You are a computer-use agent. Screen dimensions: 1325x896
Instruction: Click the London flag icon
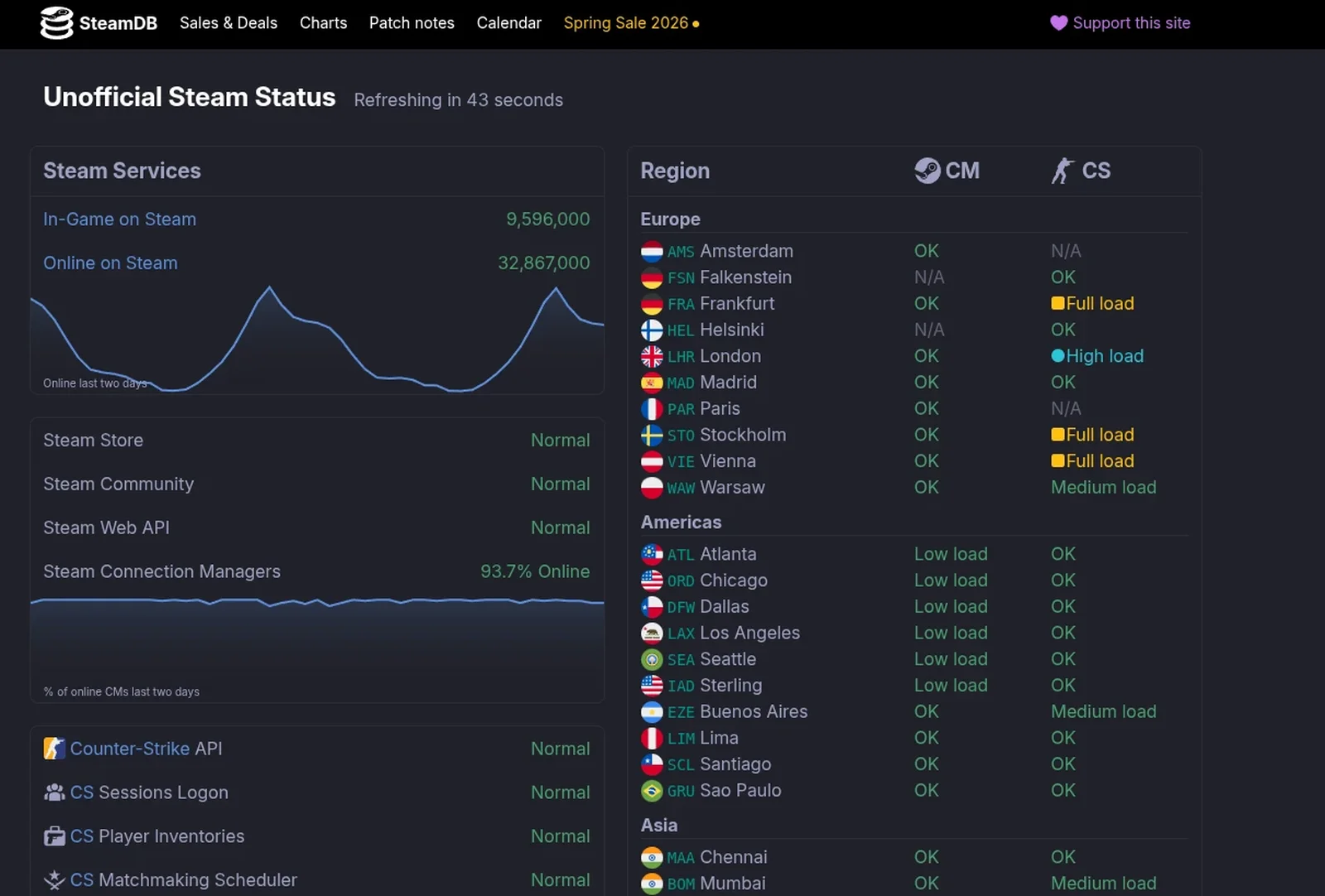click(x=652, y=356)
